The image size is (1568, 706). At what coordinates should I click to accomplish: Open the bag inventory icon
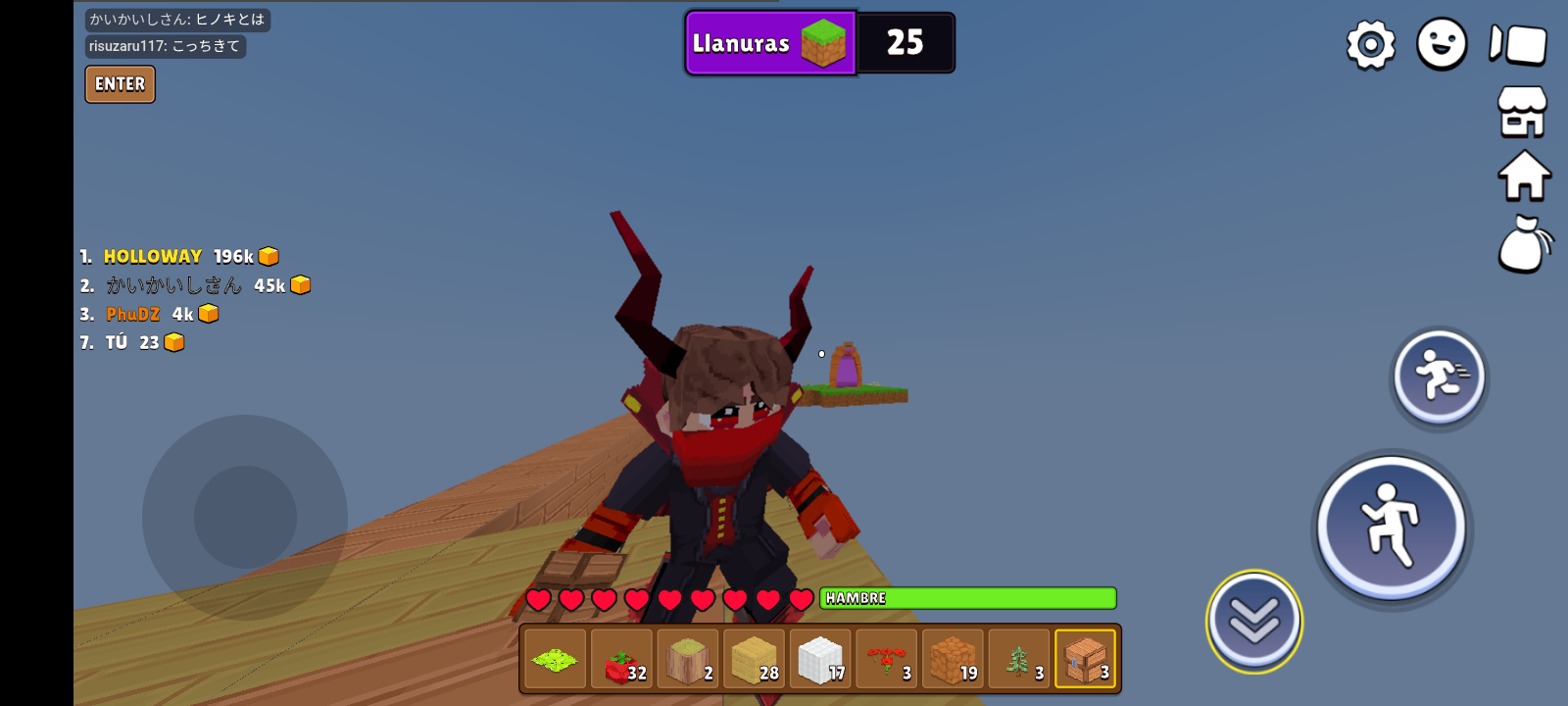(1524, 244)
